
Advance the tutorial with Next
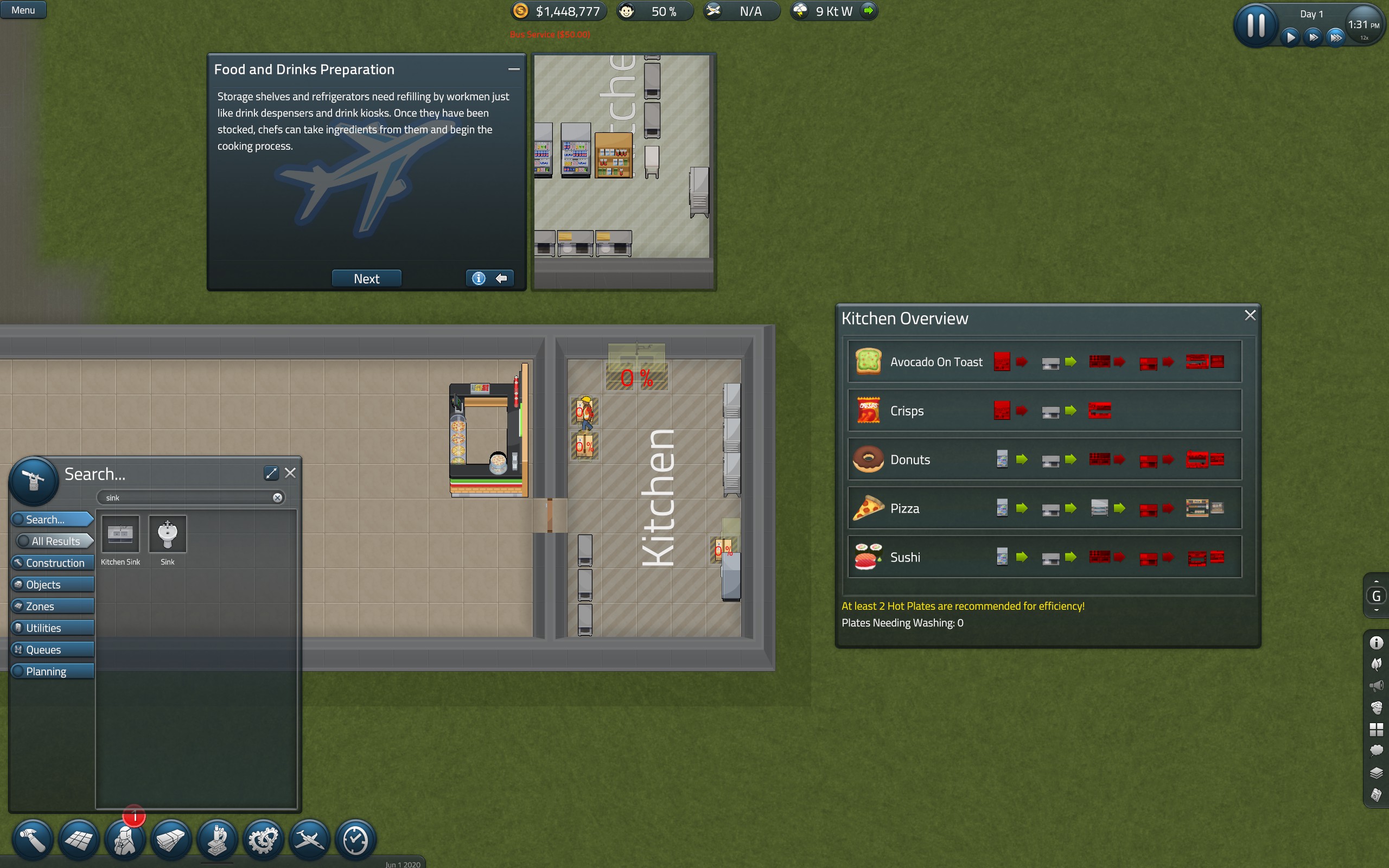pos(366,278)
